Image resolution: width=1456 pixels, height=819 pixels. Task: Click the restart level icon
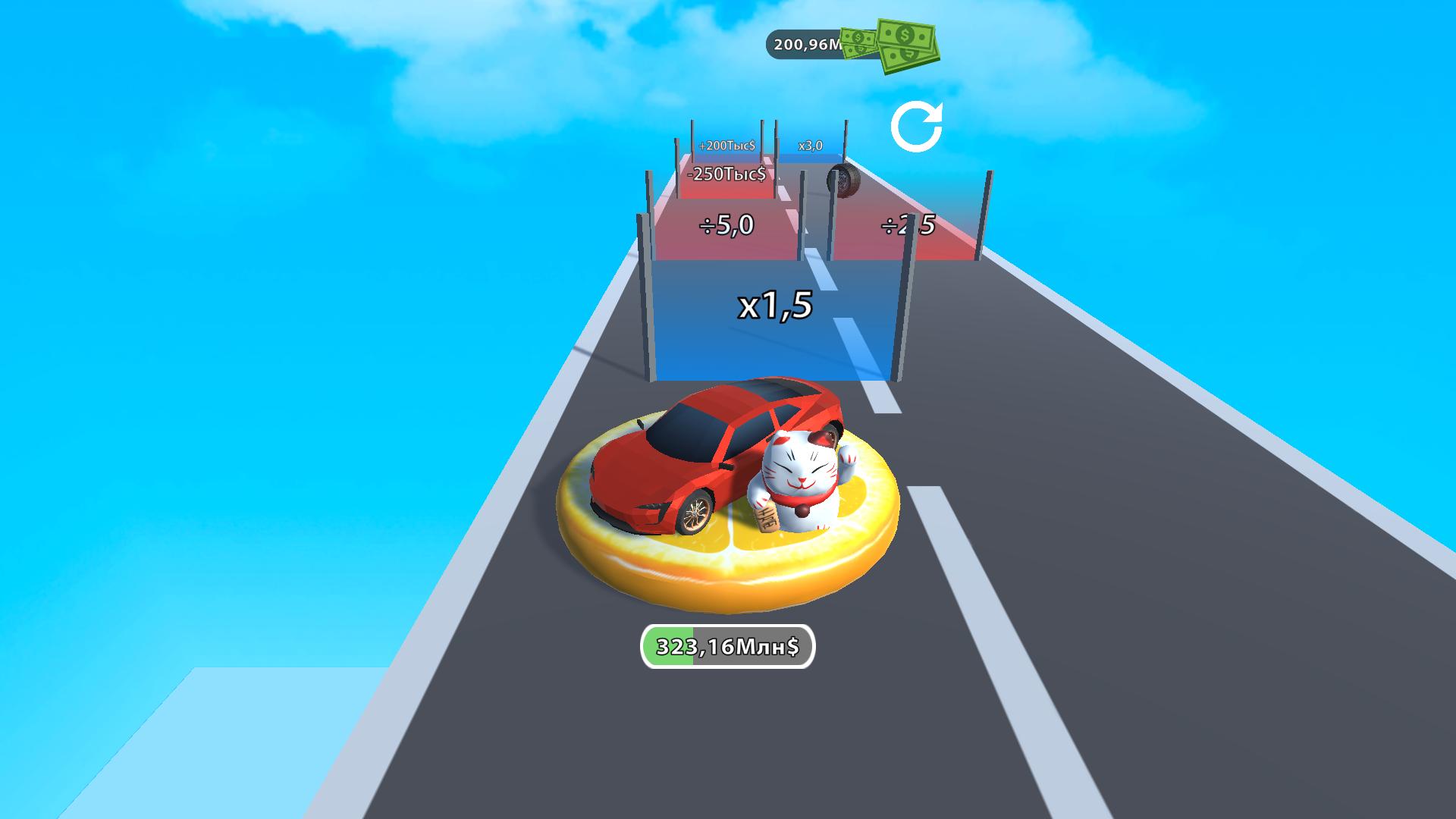click(918, 126)
